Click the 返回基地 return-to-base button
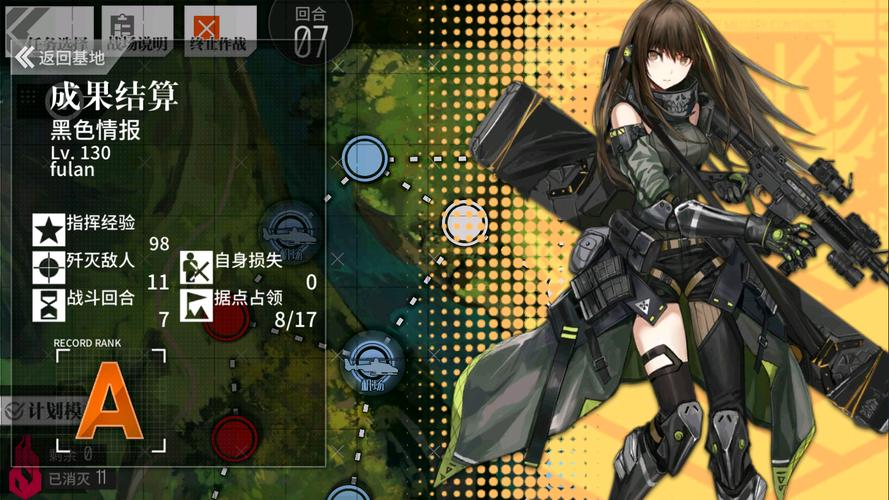 pos(60,57)
